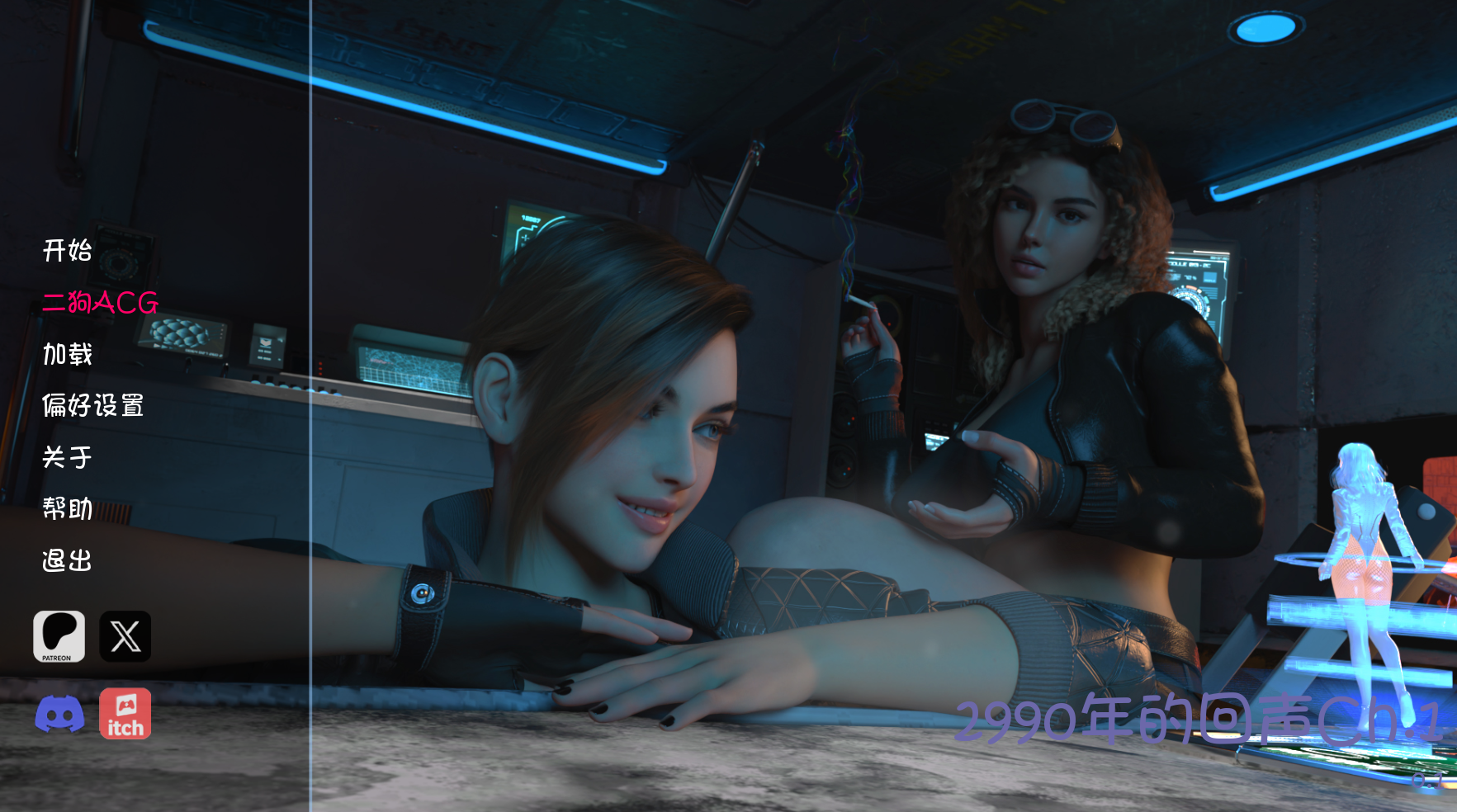
Task: Start the game with 开始
Action: (x=67, y=250)
